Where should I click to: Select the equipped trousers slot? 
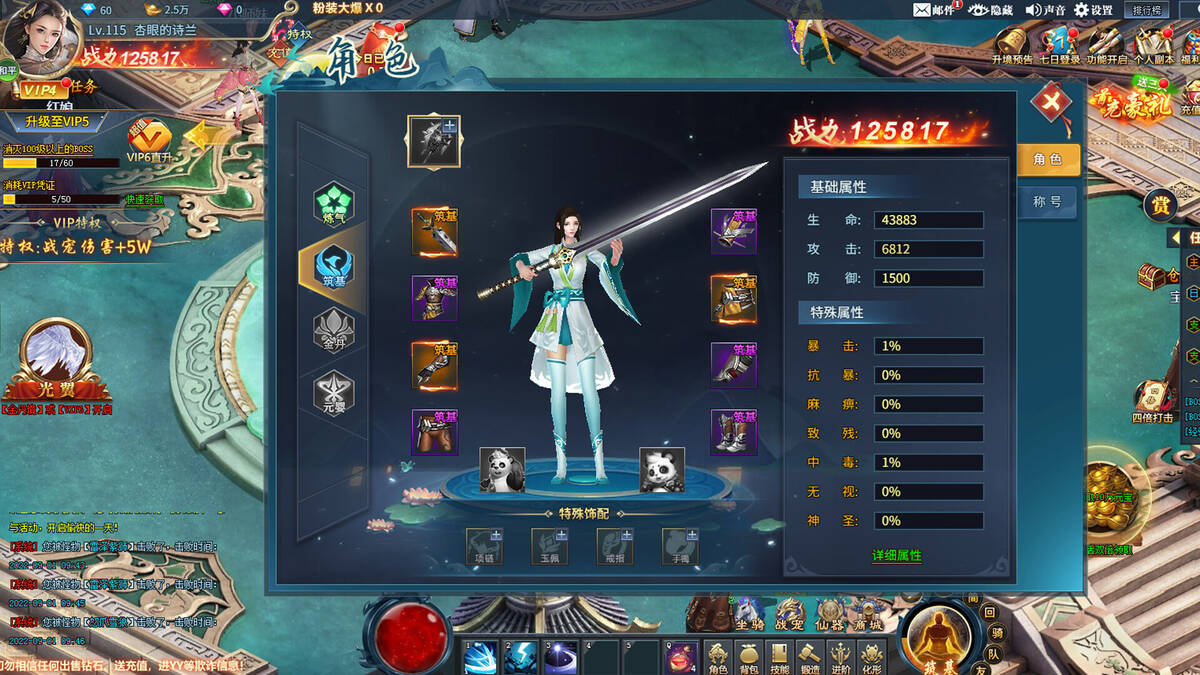click(434, 432)
